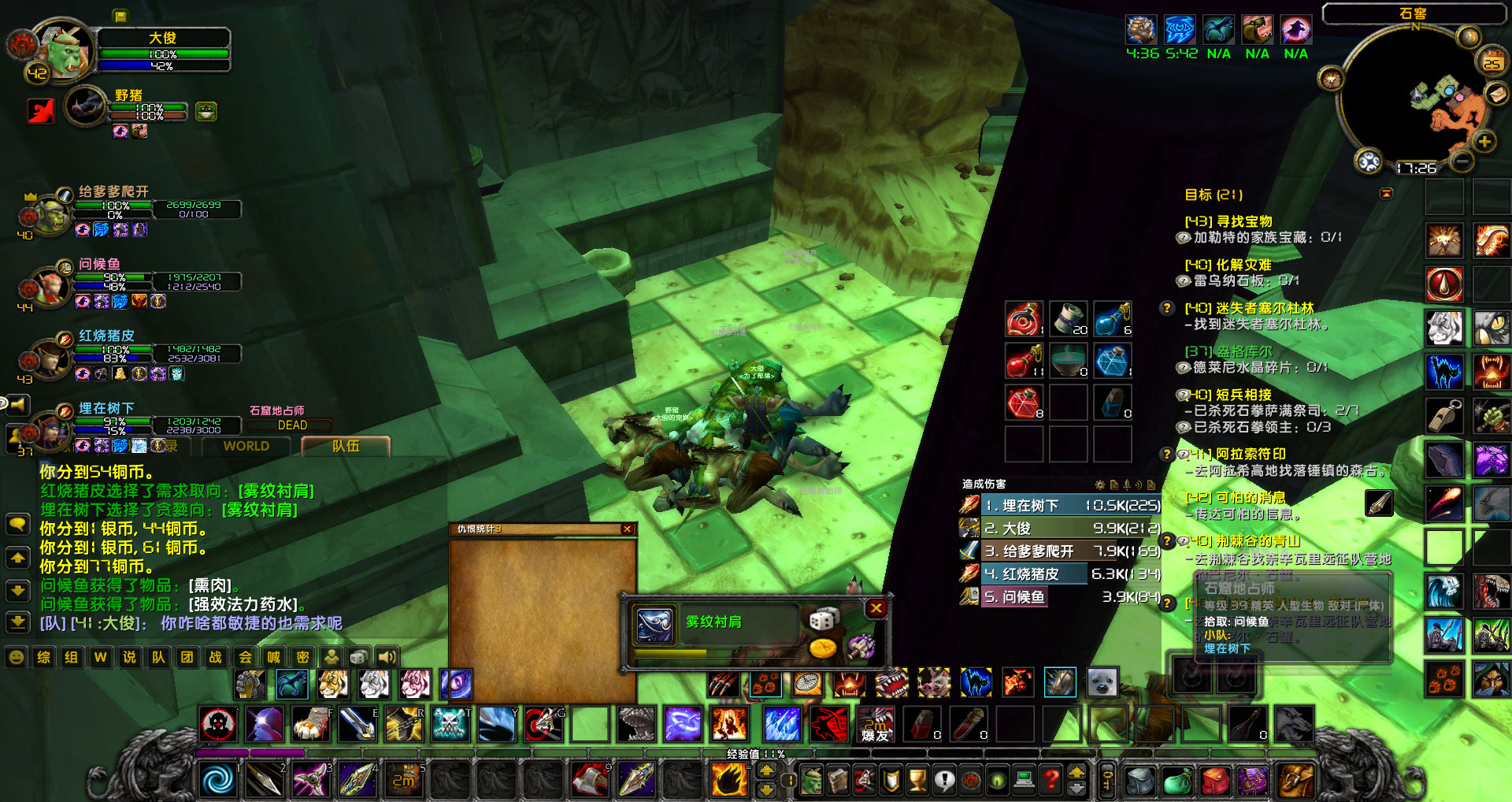This screenshot has height=802, width=1512.
Task: Open the chat bubble menu on the left edge
Action: [17, 524]
